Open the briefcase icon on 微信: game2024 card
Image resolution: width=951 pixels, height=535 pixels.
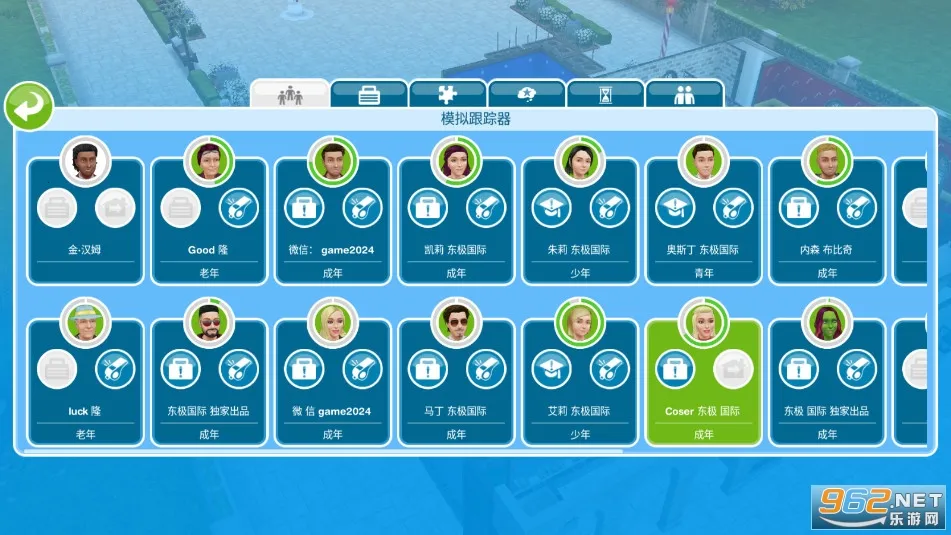[303, 209]
